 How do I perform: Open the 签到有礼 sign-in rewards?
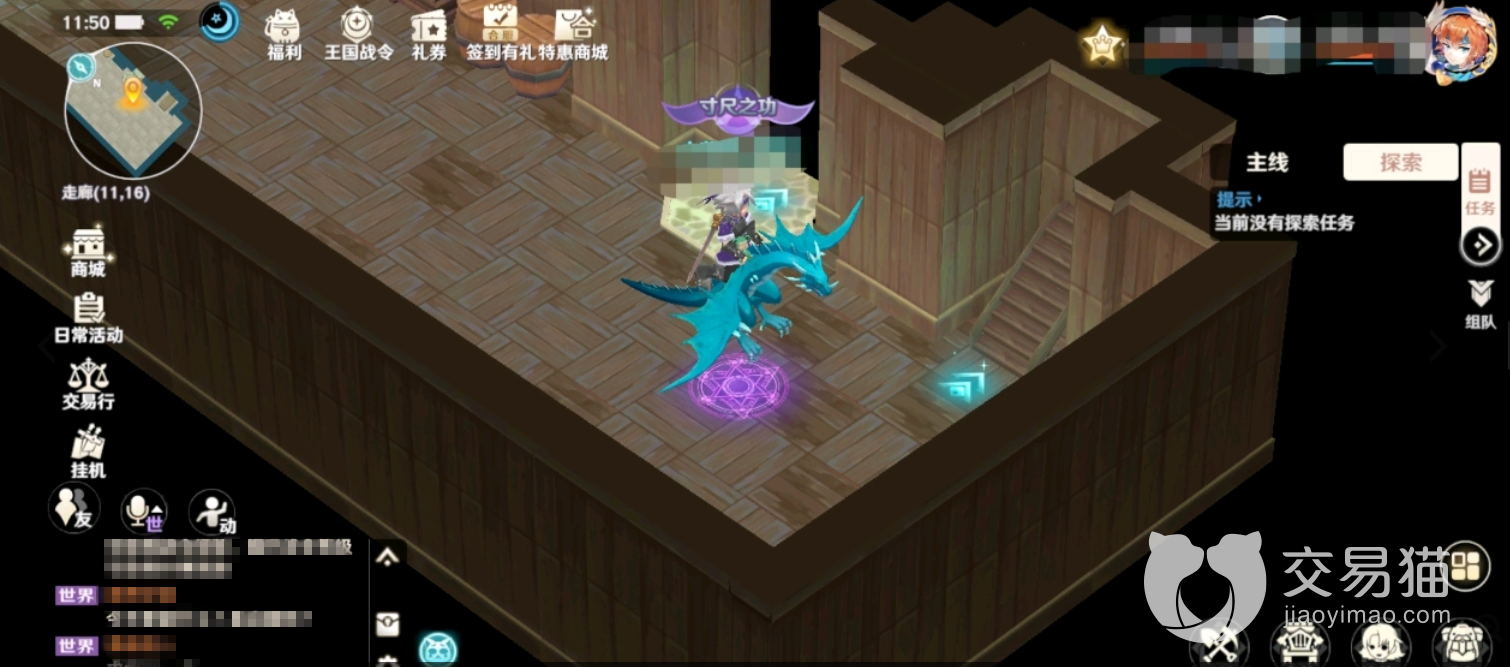tap(500, 32)
